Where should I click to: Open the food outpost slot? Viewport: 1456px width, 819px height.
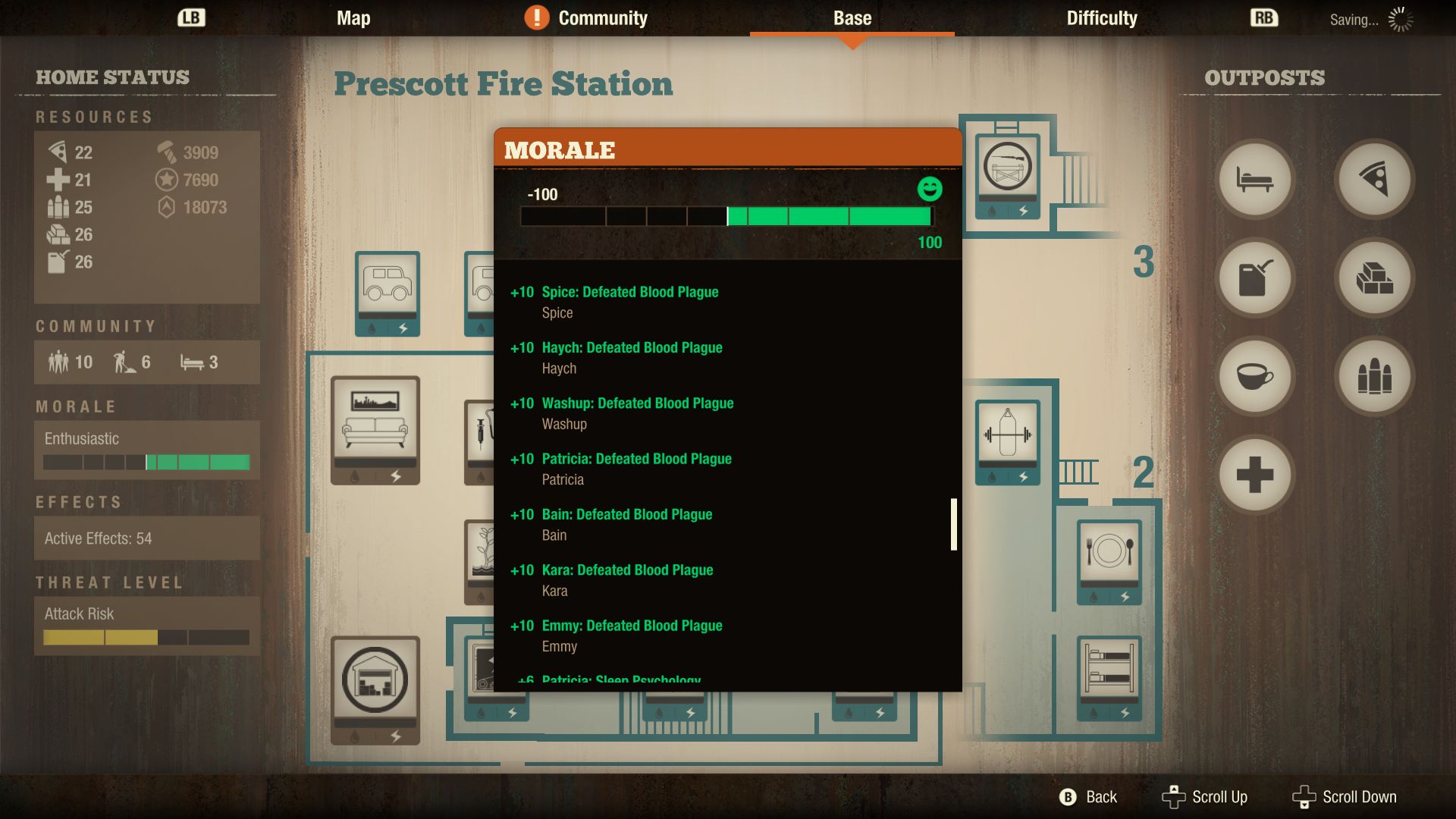pos(1375,179)
